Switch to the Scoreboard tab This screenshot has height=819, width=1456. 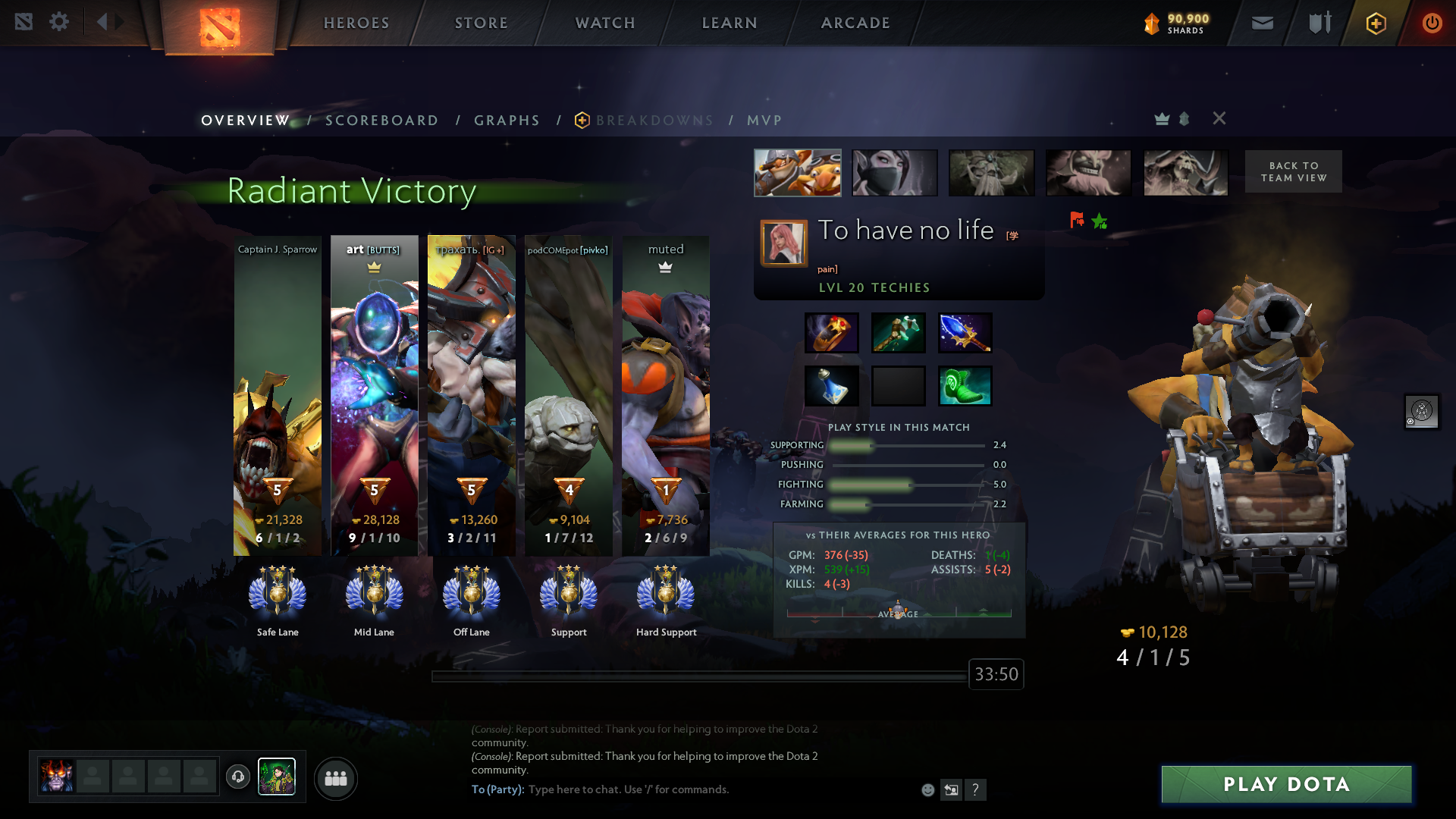tap(381, 121)
